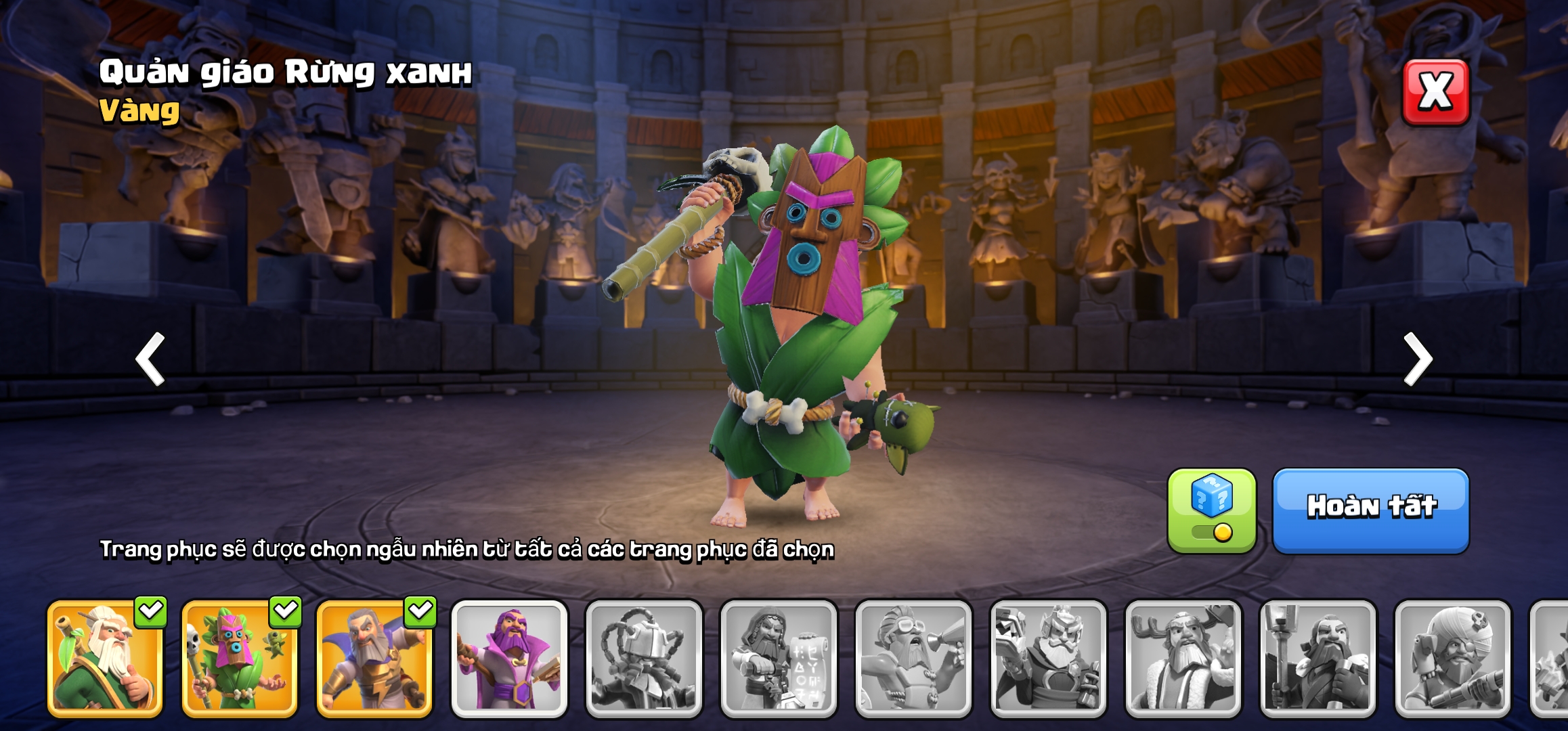Pick the golden armor lightning warden skin
The width and height of the screenshot is (1568, 731).
pos(374,658)
